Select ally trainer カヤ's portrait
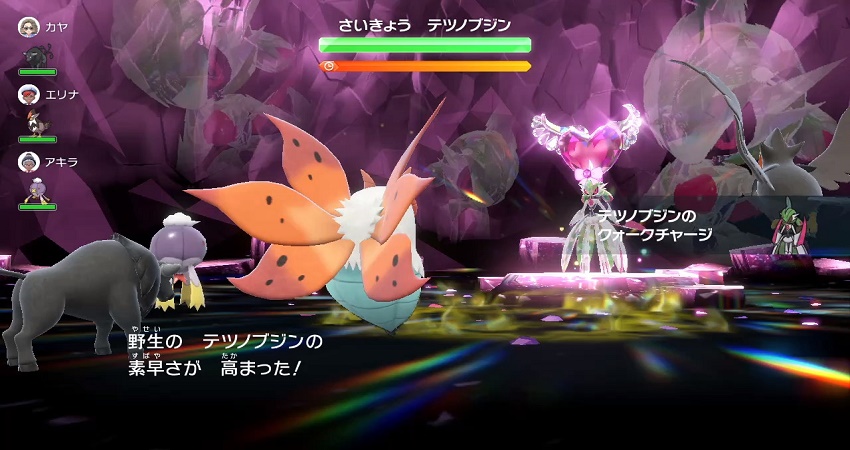Viewport: 850px width, 450px height. point(29,27)
